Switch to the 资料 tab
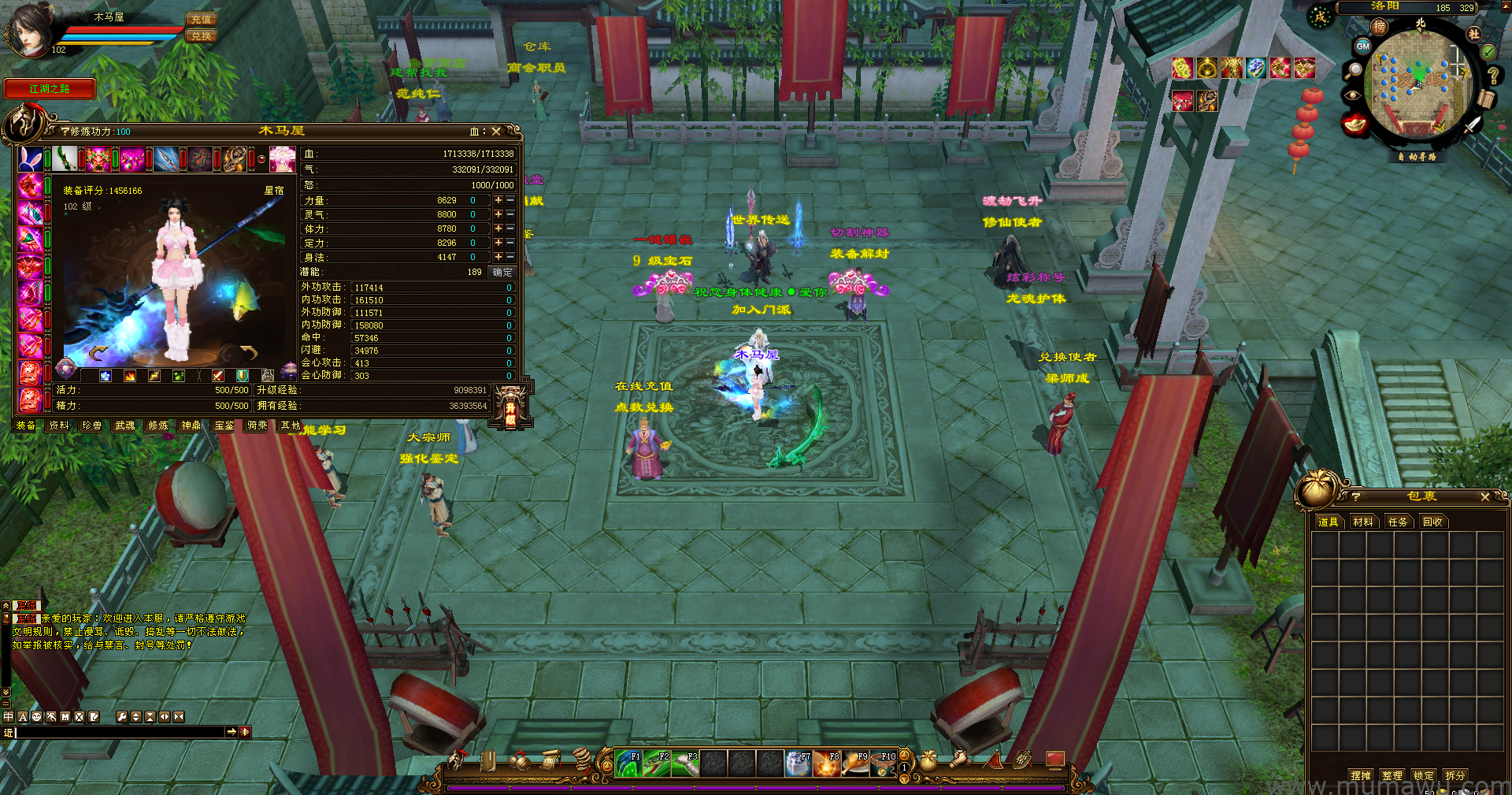Viewport: 1512px width, 795px height. (59, 425)
